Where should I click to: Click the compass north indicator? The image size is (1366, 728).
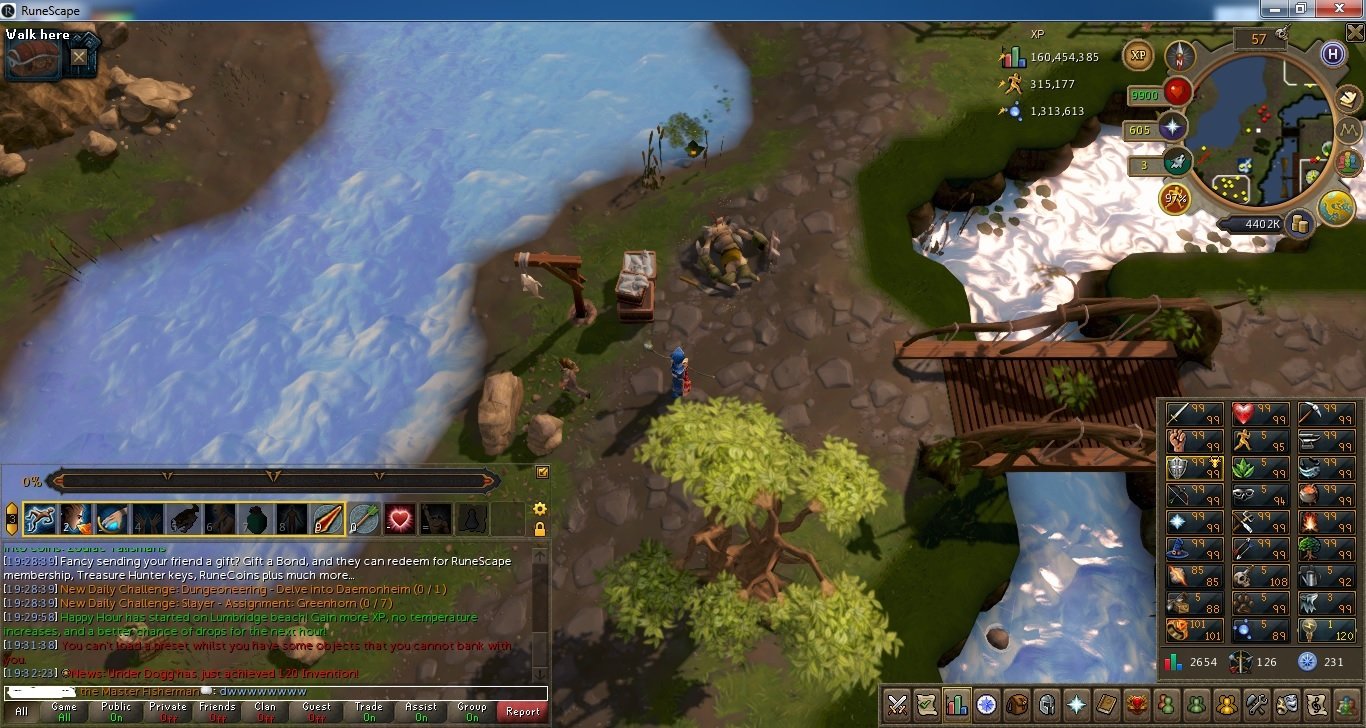coord(1180,56)
